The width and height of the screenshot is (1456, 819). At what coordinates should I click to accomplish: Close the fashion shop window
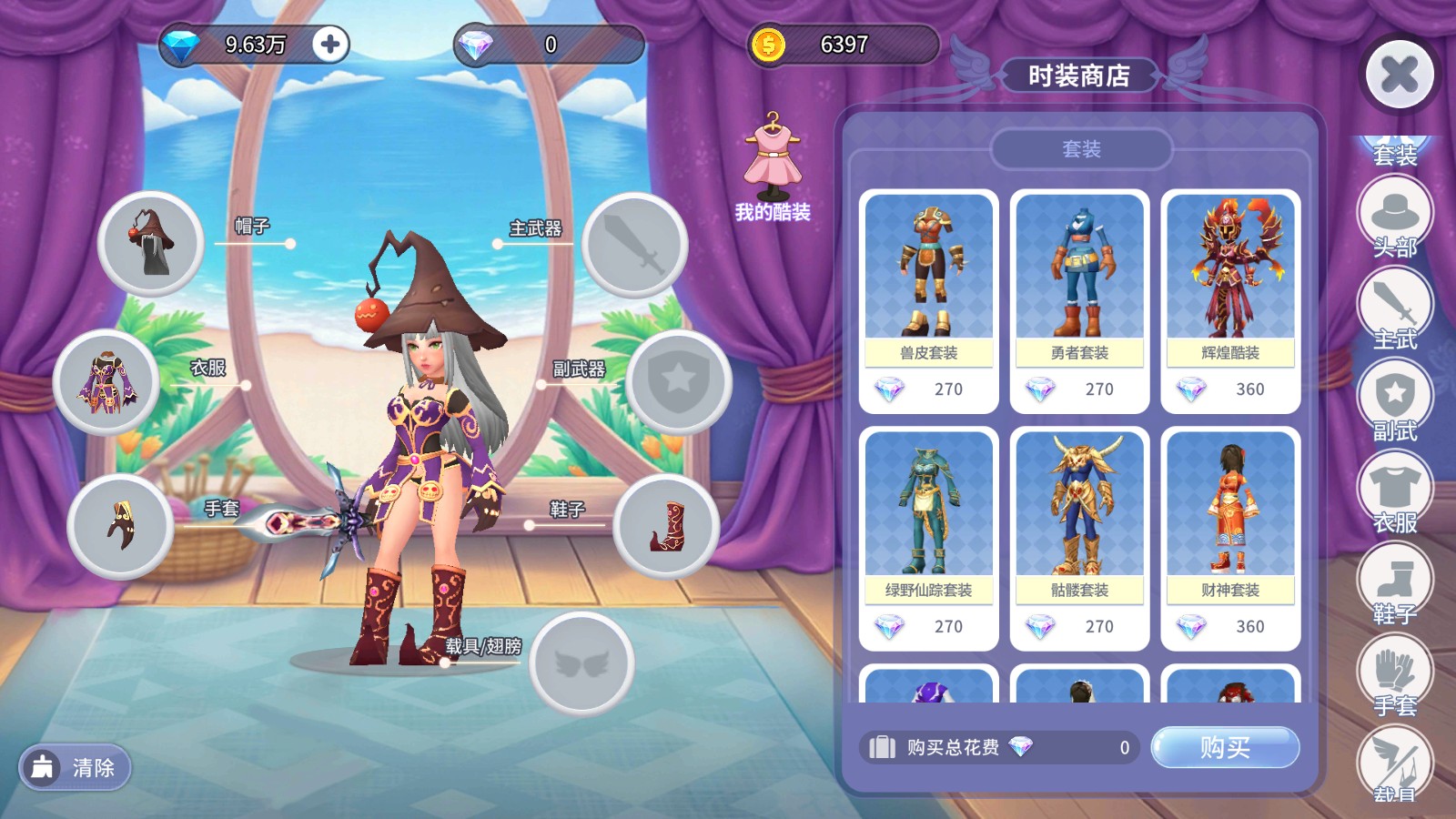pyautogui.click(x=1399, y=75)
